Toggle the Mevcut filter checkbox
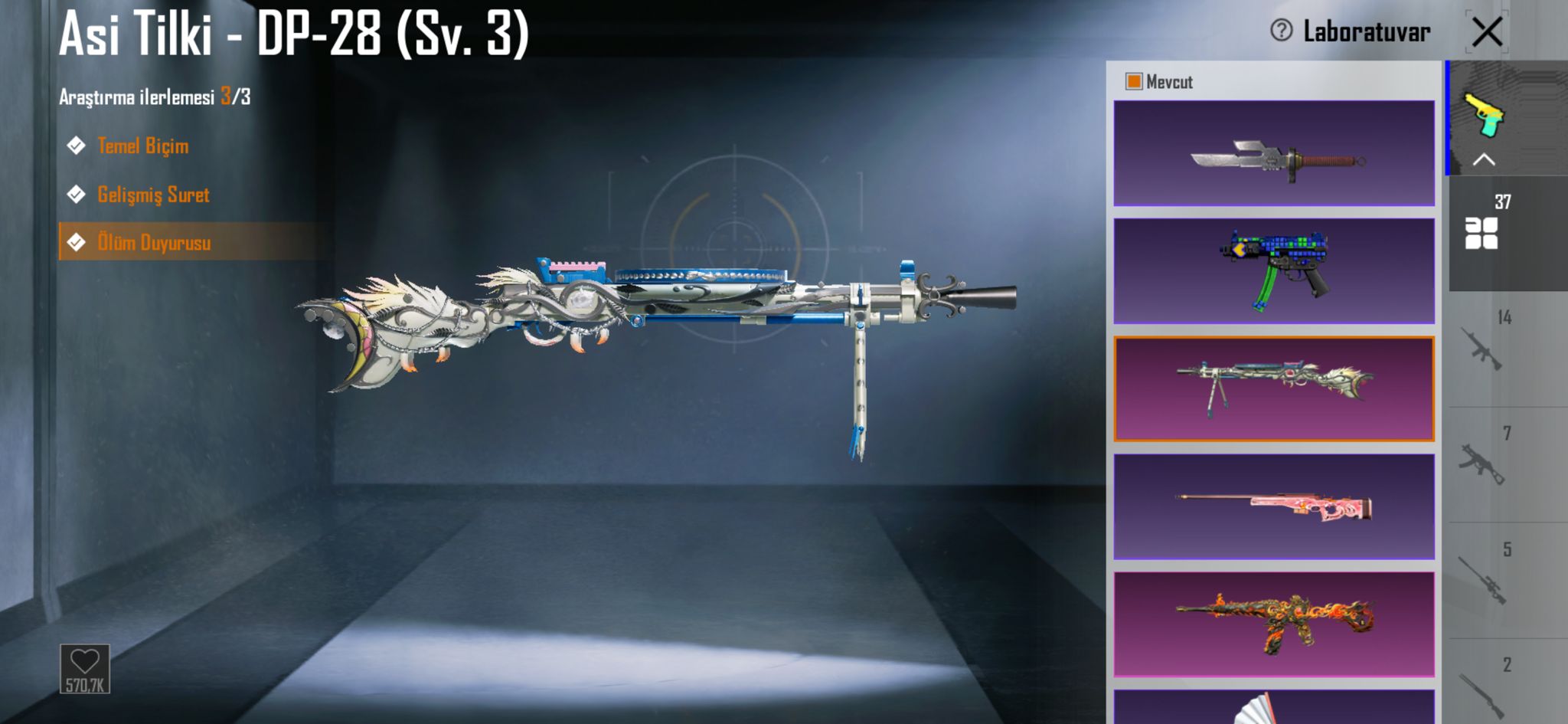The height and width of the screenshot is (724, 1568). [1133, 81]
